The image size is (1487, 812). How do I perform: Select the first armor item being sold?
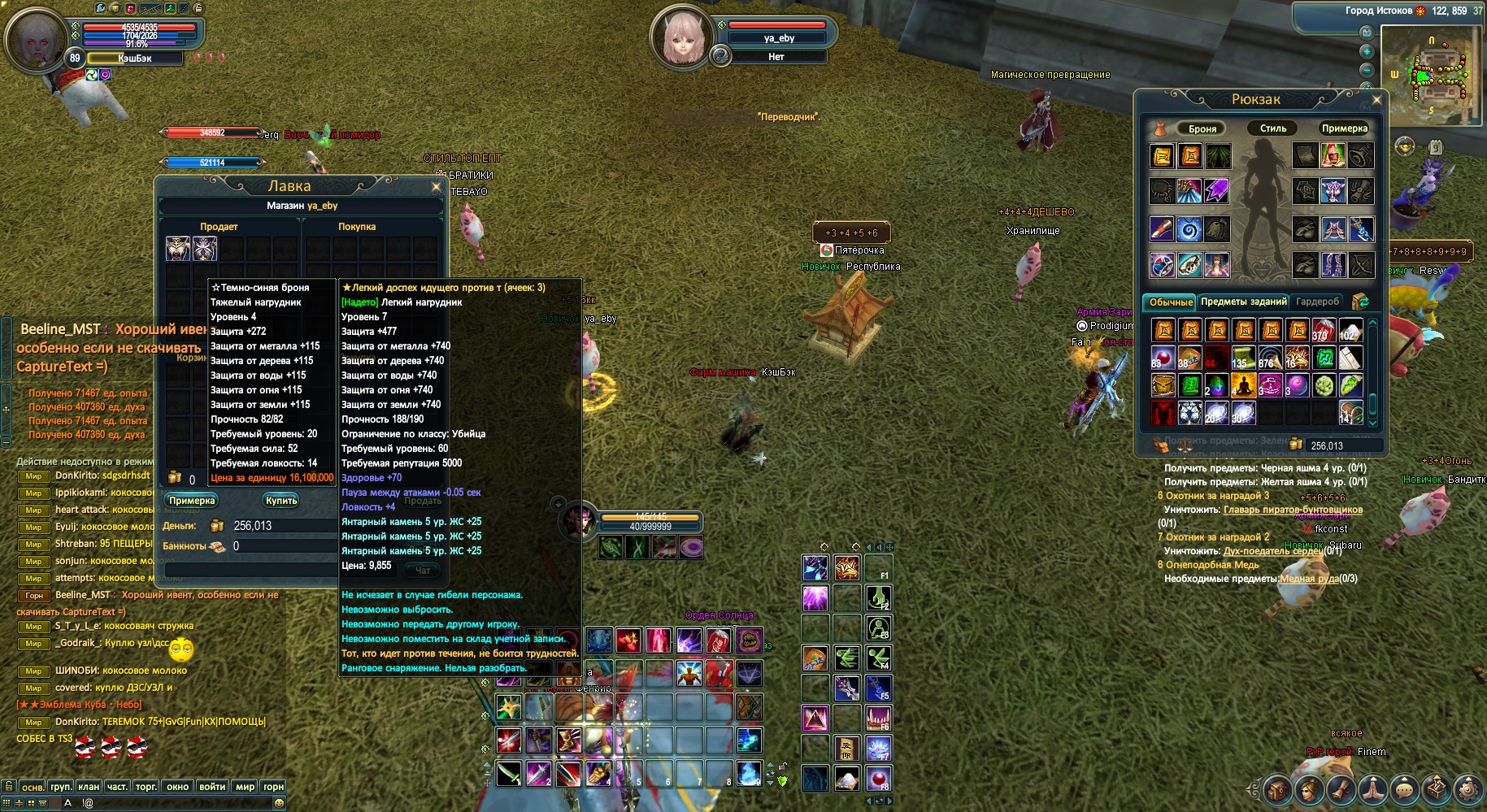tap(178, 249)
